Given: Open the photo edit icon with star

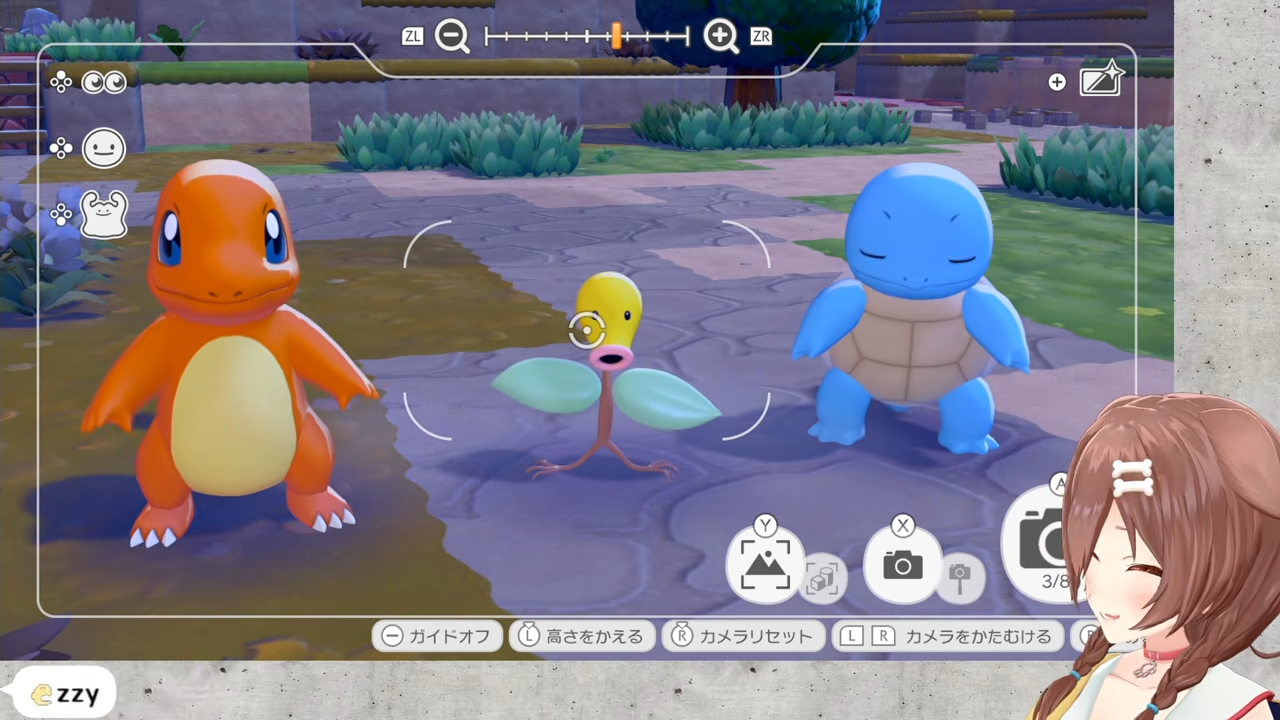Looking at the screenshot, I should click(x=1102, y=80).
